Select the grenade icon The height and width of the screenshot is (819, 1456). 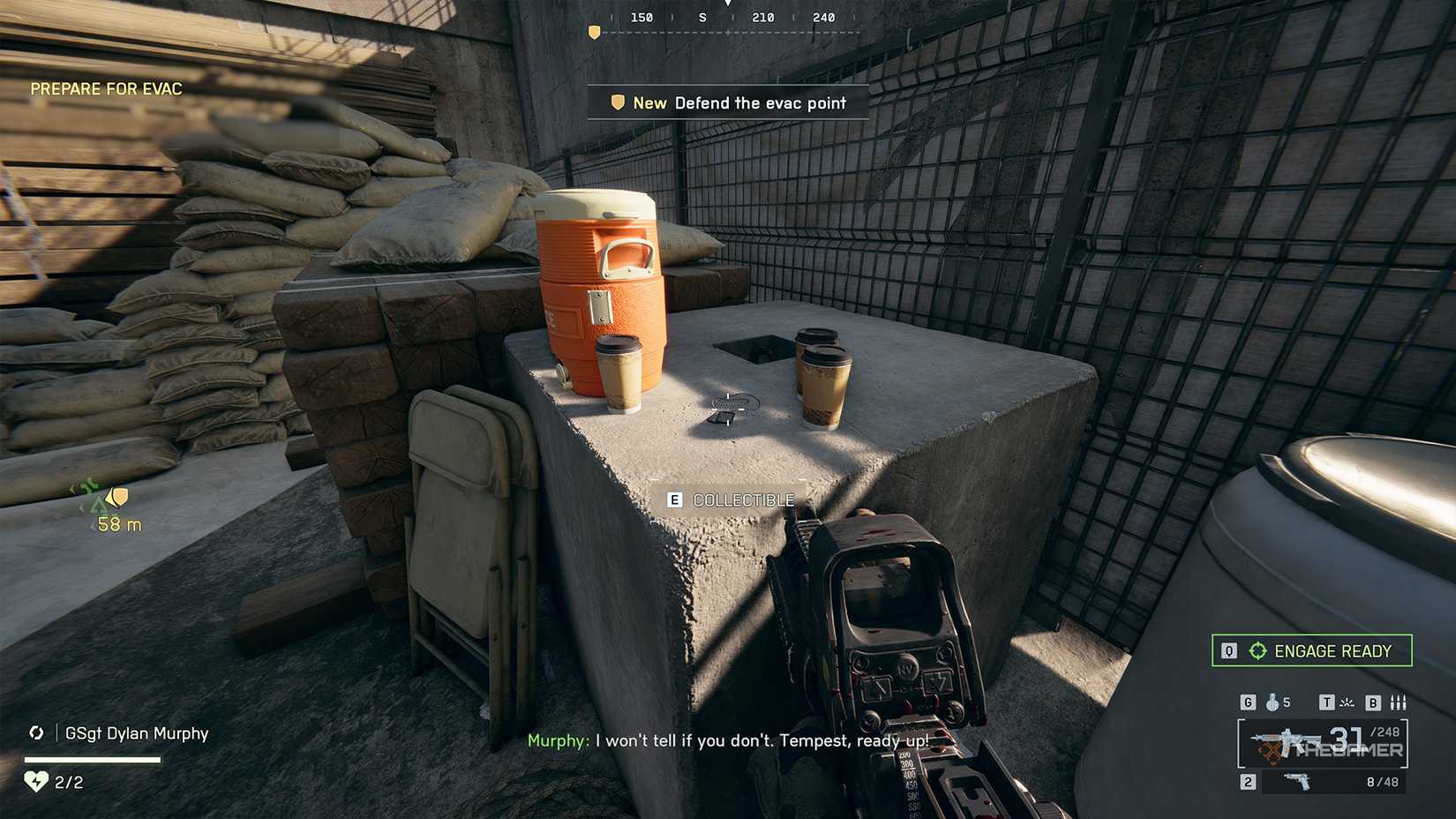pos(1272,703)
